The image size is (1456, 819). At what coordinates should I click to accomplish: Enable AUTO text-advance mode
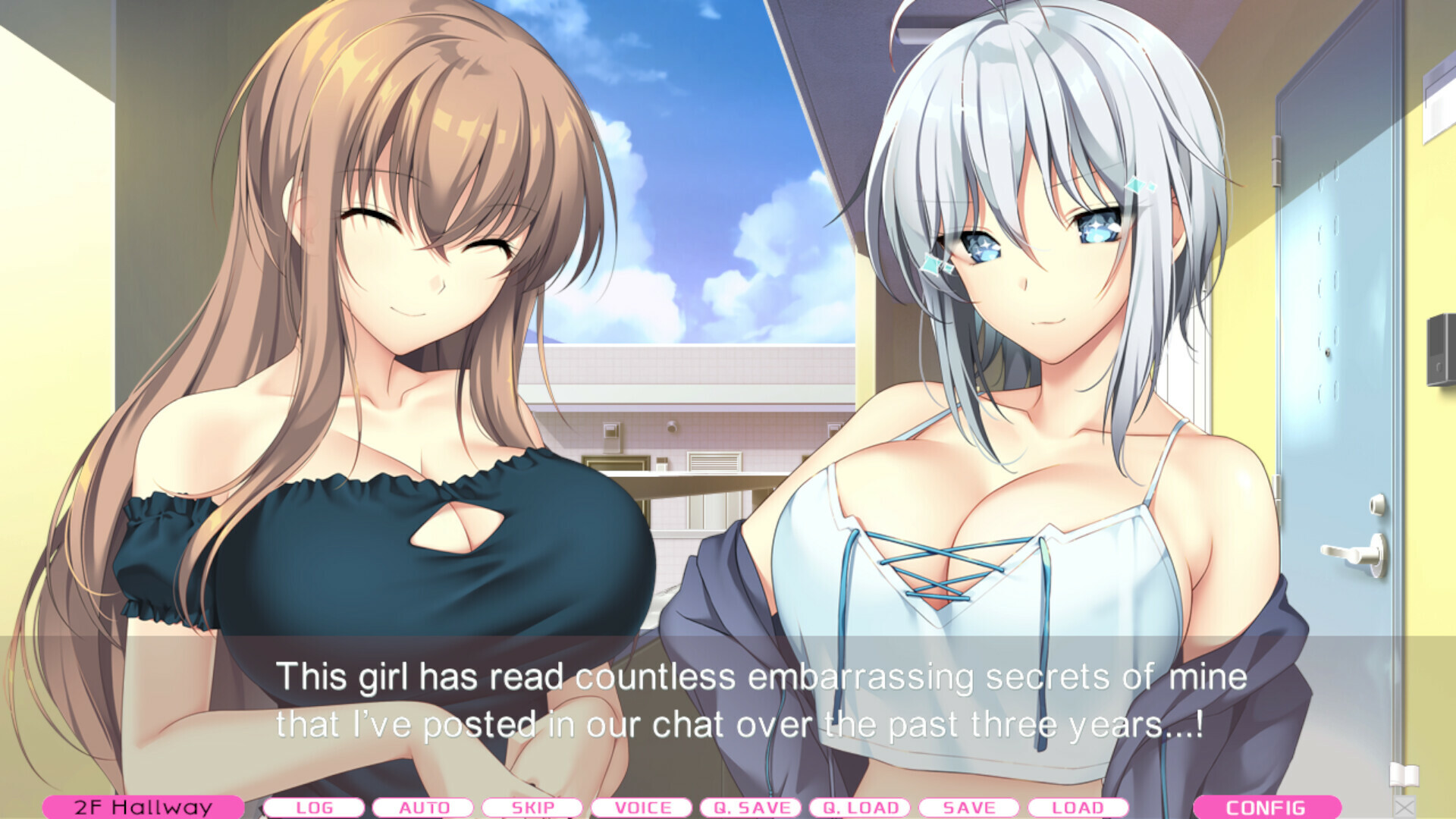(425, 807)
